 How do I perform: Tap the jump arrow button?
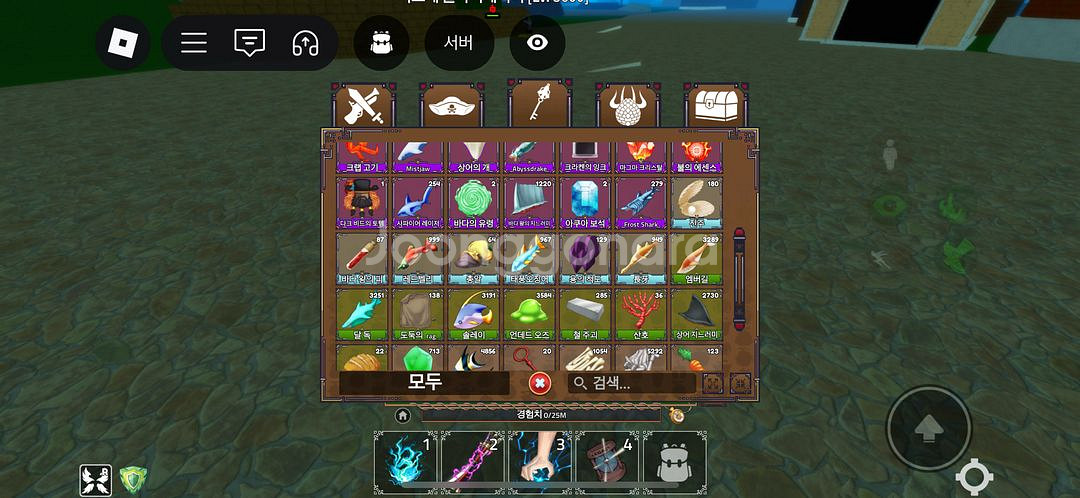point(929,429)
